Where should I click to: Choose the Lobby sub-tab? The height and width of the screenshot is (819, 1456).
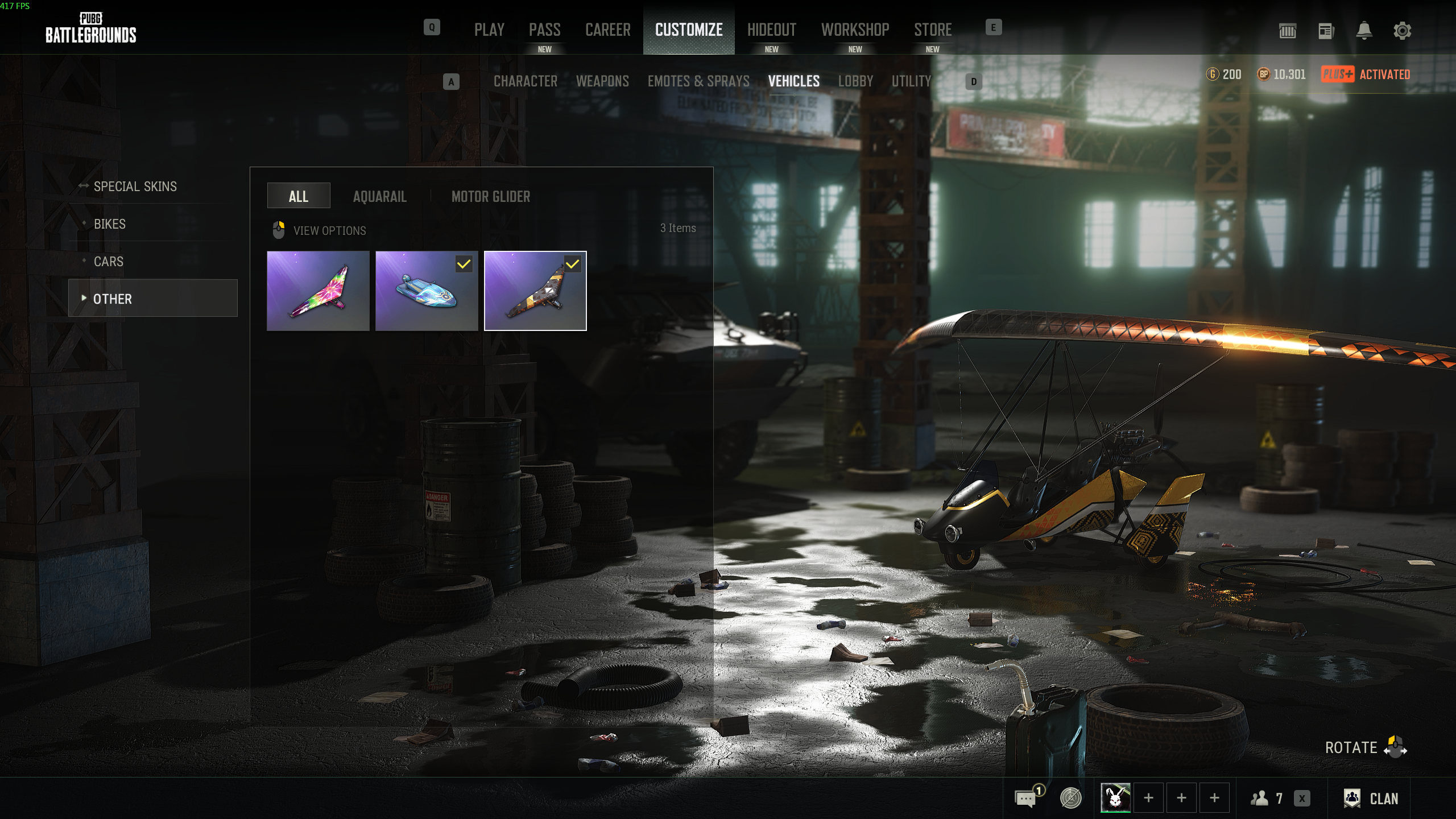855,81
